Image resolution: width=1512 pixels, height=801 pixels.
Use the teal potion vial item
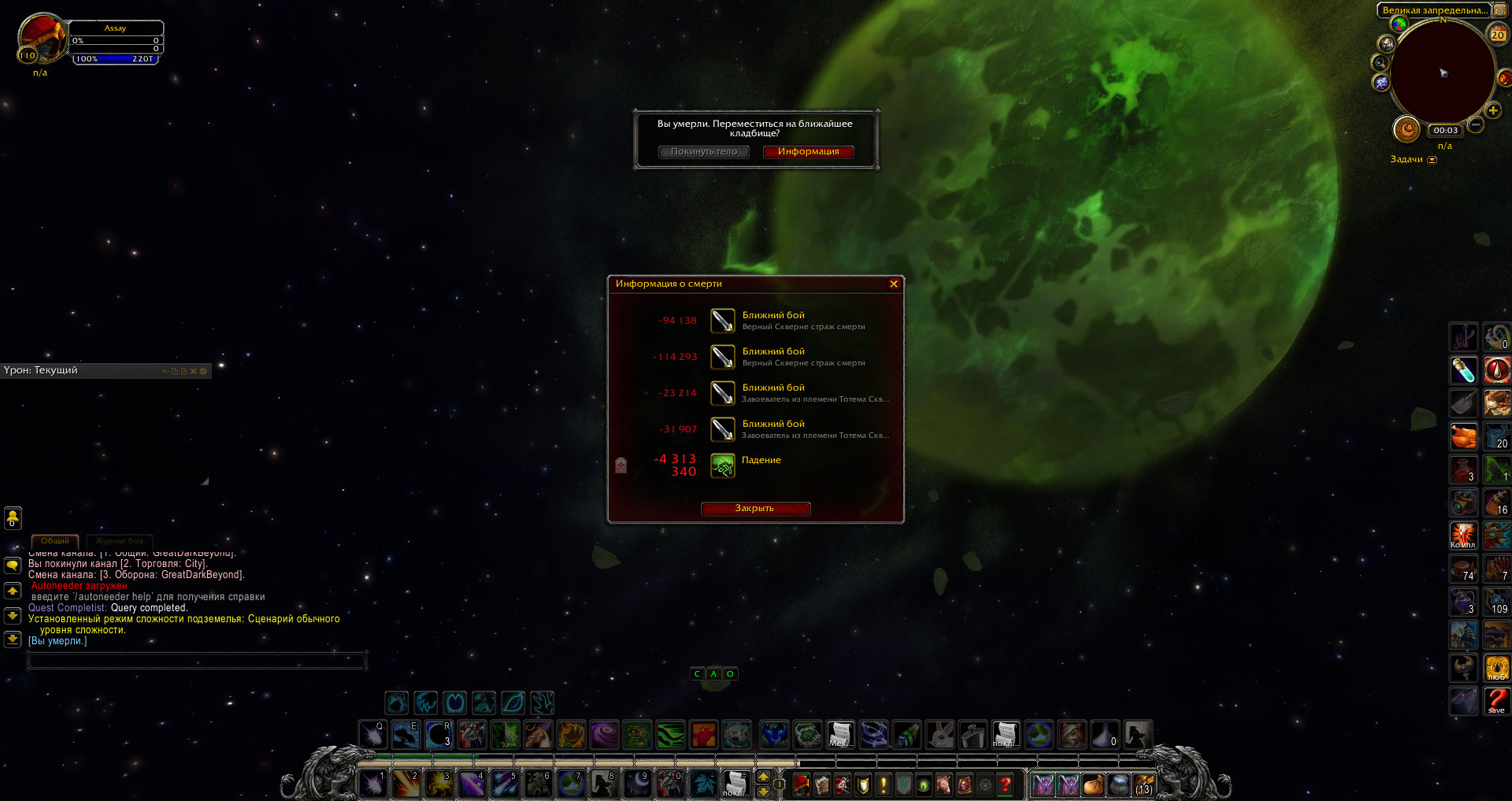point(1463,369)
